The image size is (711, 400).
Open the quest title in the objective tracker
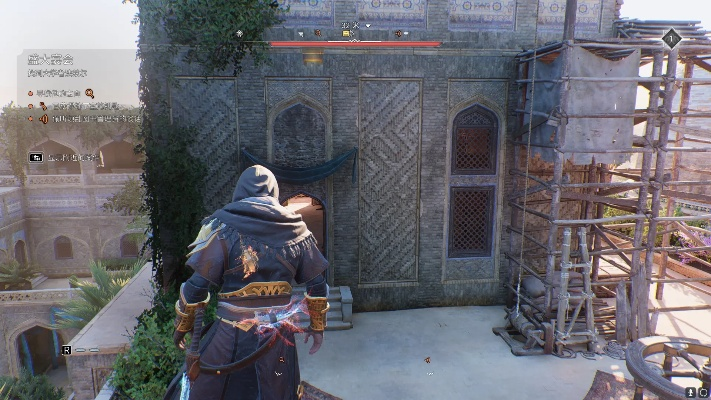[x=48, y=59]
